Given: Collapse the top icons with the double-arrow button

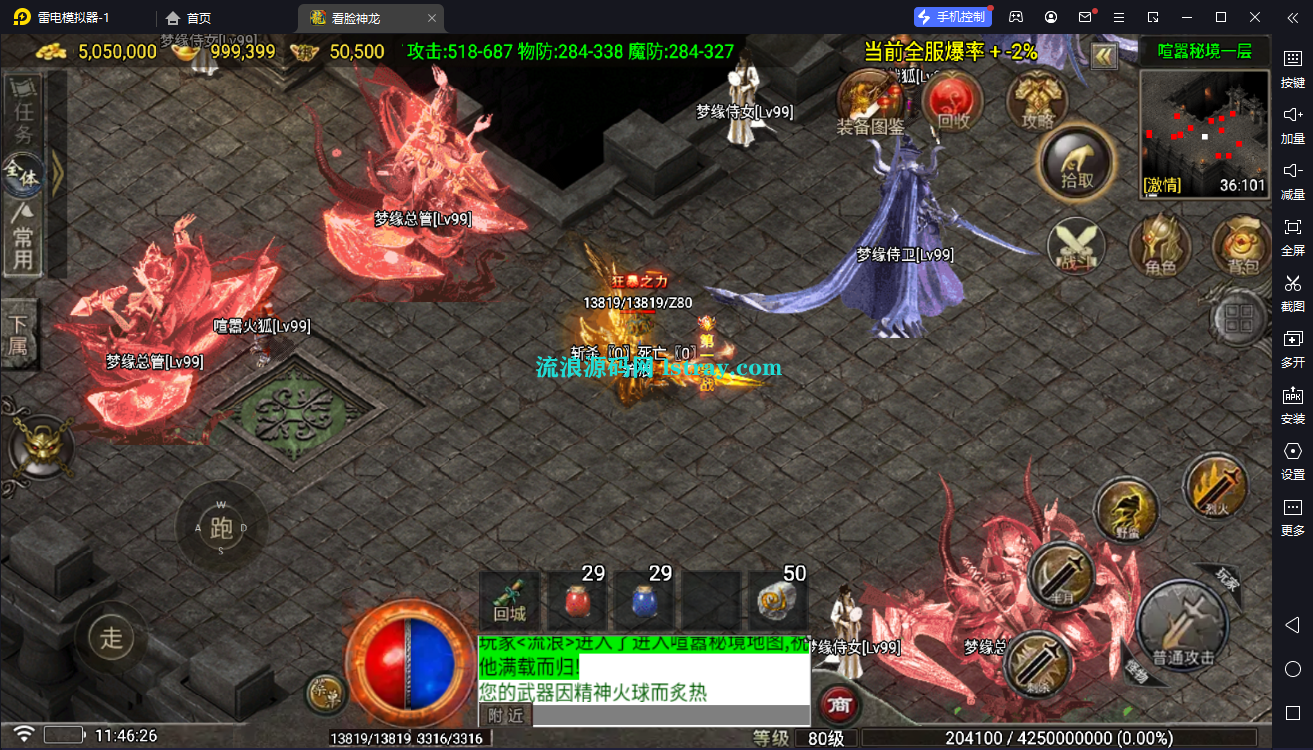Looking at the screenshot, I should pyautogui.click(x=1103, y=56).
